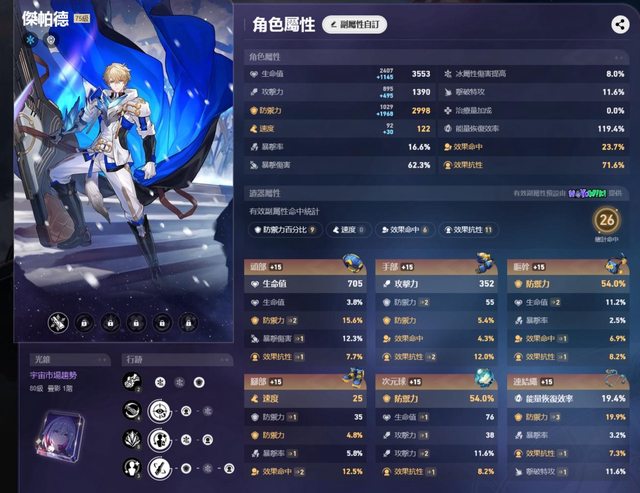Click the share icon in the top corner
This screenshot has width=640, height=493.
(619, 26)
